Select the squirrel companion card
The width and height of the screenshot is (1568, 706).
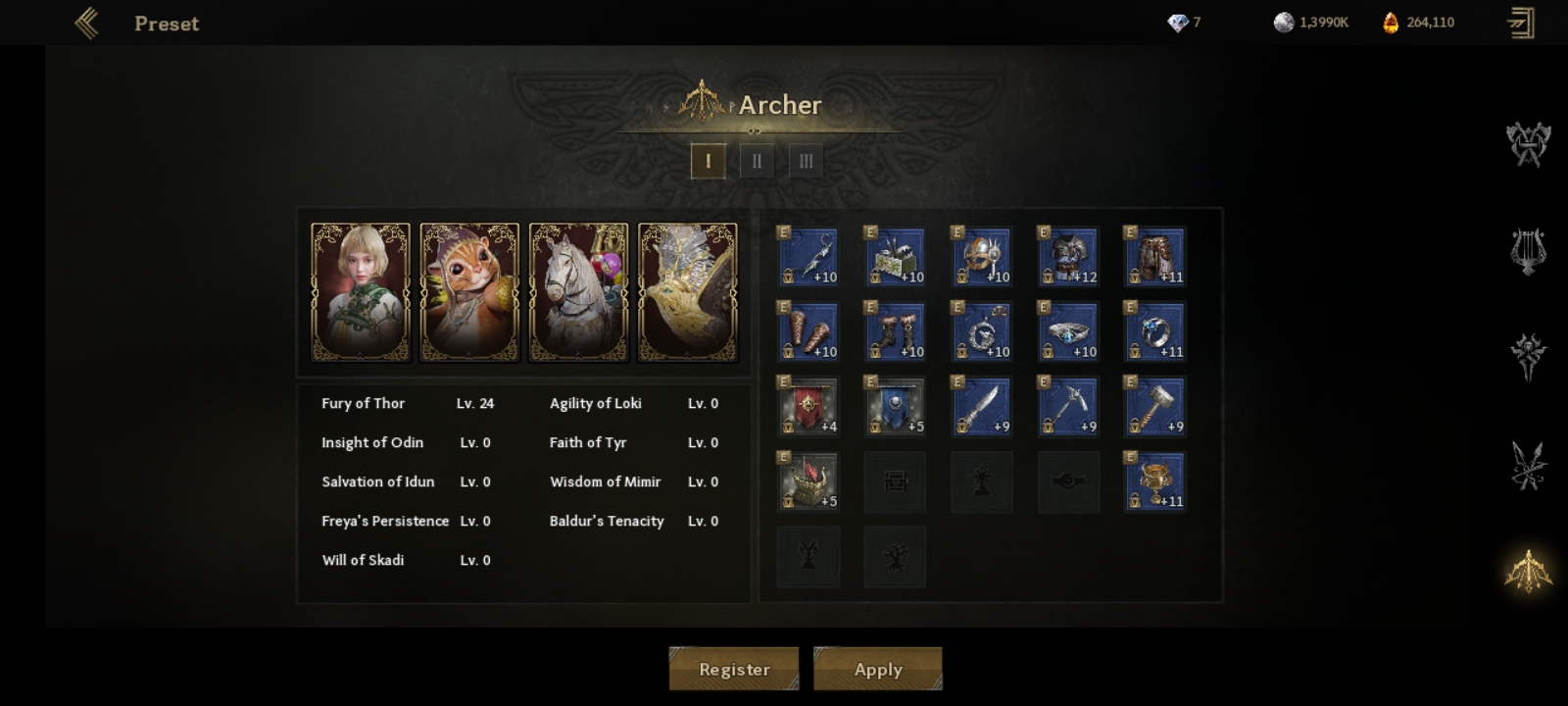(x=469, y=292)
